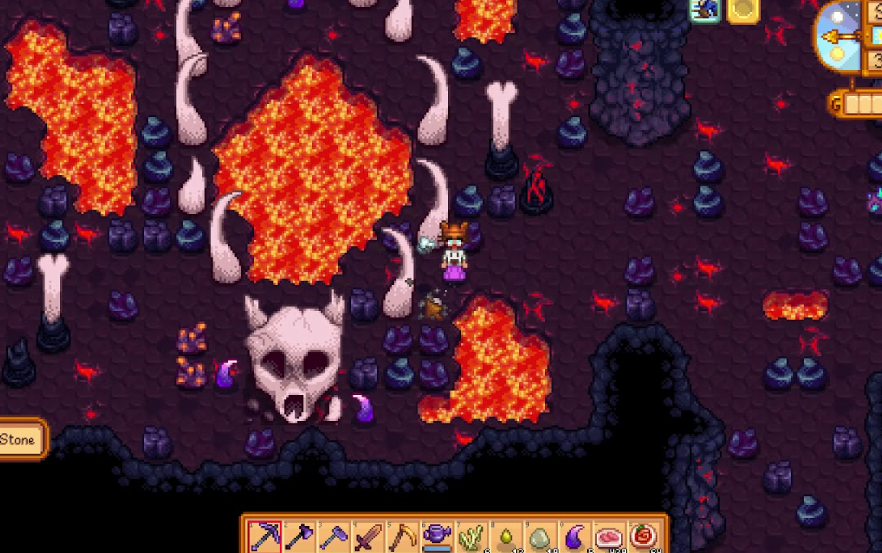Image resolution: width=882 pixels, height=553 pixels.
Task: Select the purple pickaxe in the hotbar
Action: (x=265, y=537)
